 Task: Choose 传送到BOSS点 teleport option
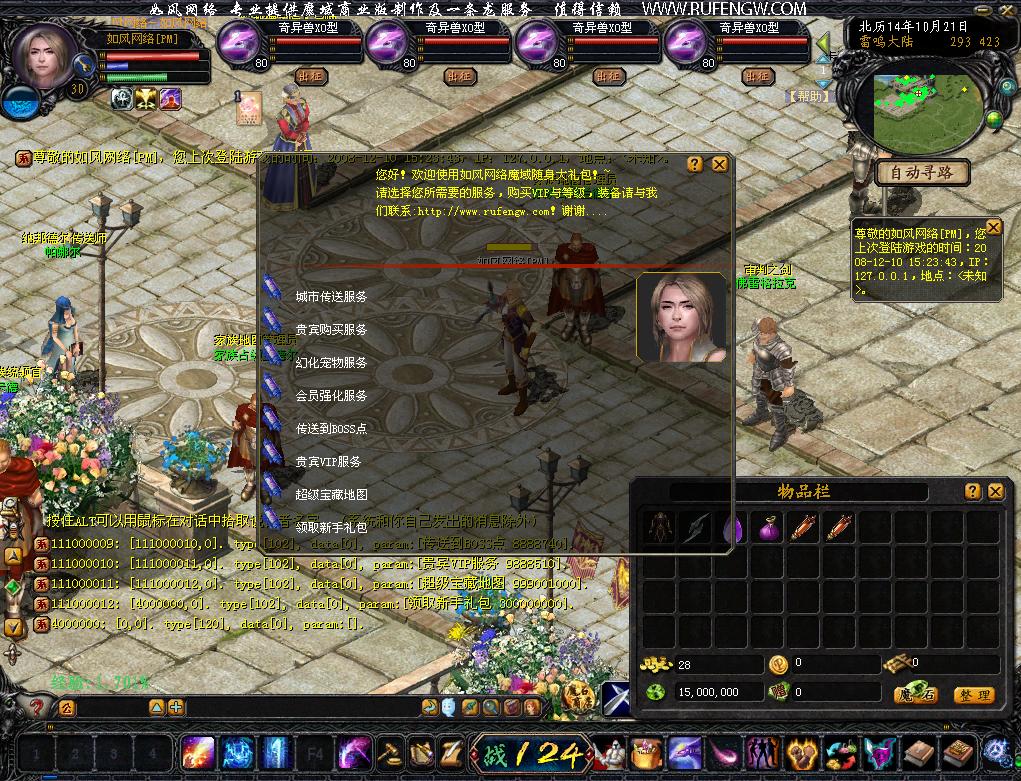330,429
